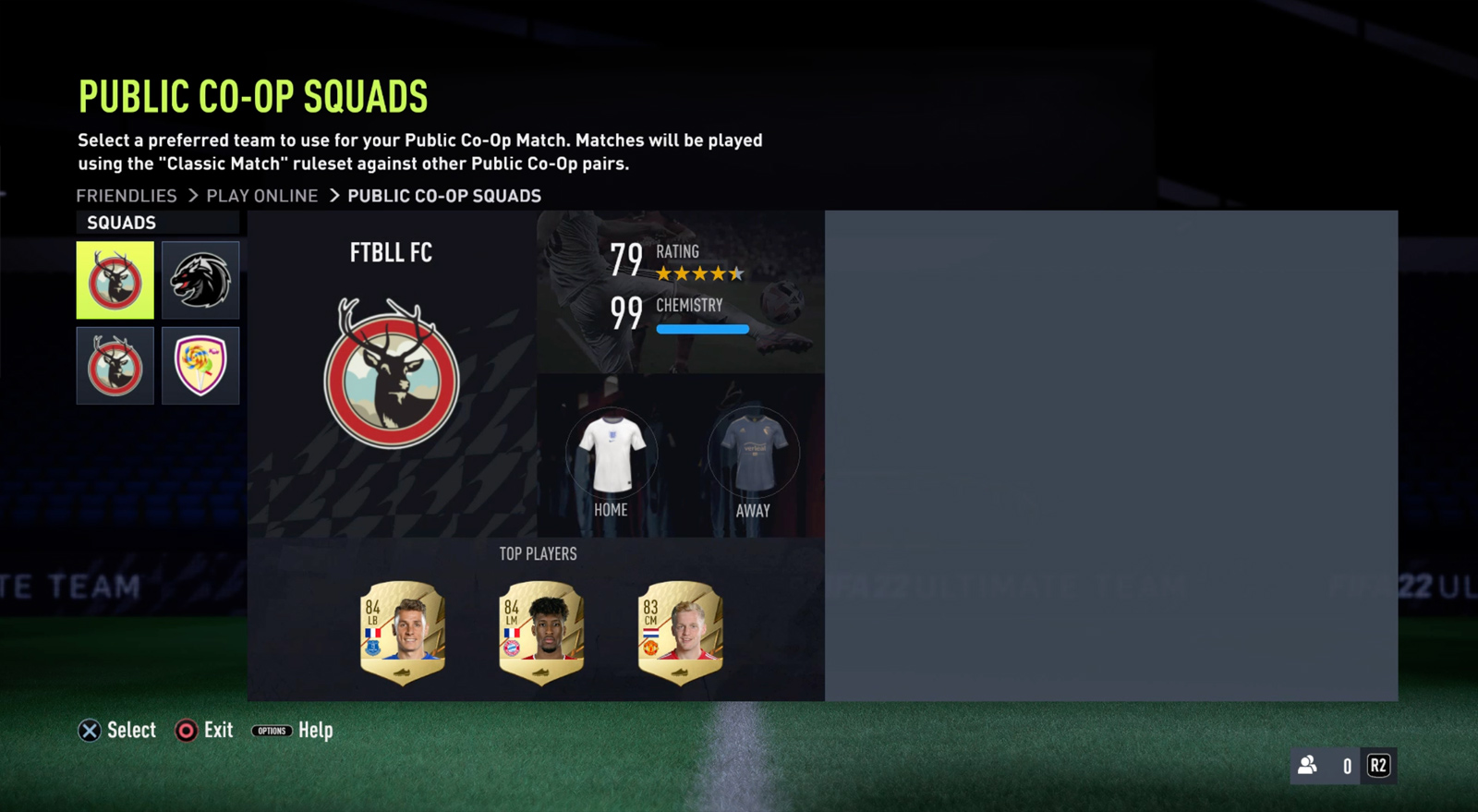The width and height of the screenshot is (1478, 812).
Task: Select the black dragon squad badge
Action: click(200, 280)
